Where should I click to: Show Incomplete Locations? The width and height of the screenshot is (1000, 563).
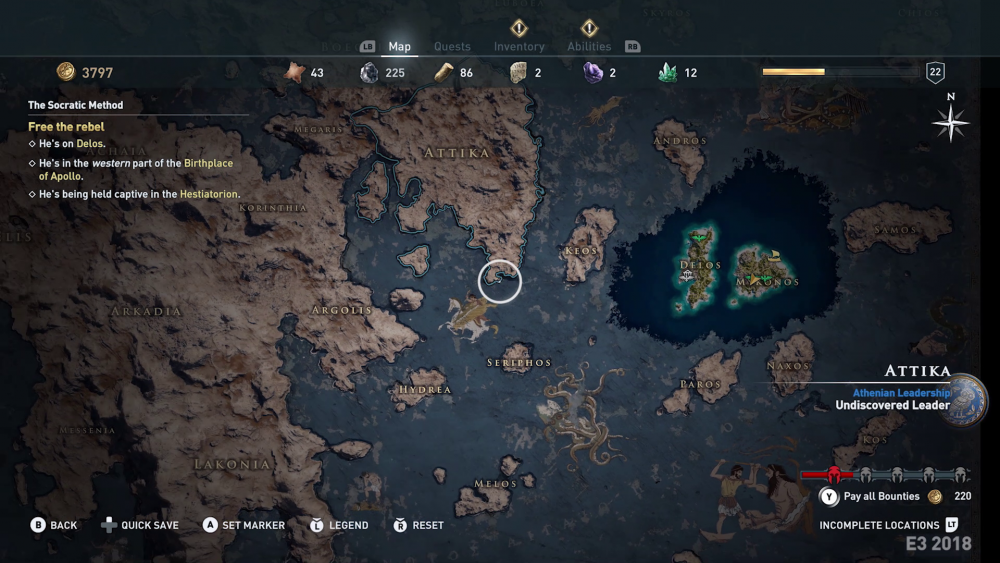879,525
